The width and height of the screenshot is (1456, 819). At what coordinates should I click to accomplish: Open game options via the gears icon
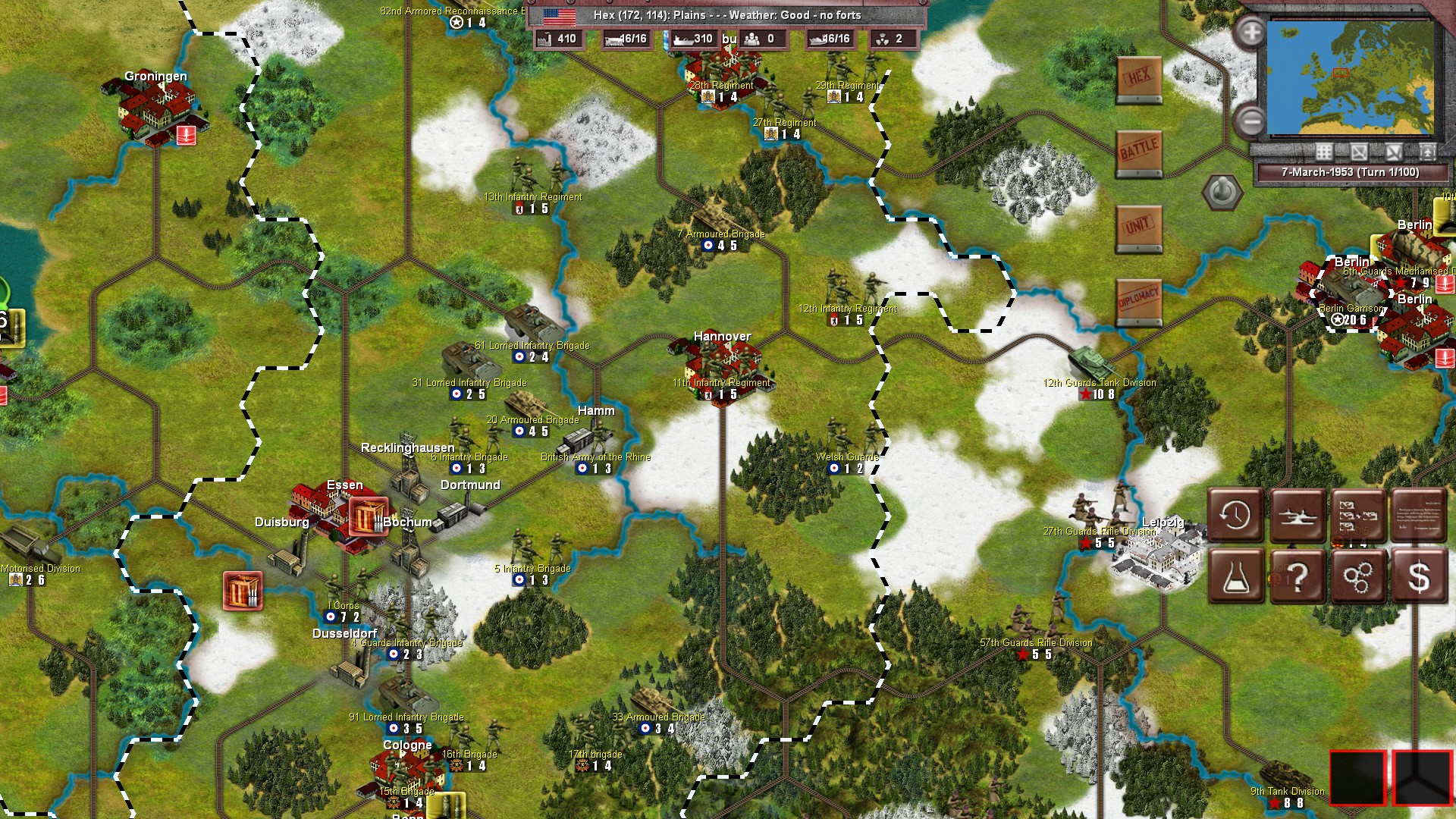(1357, 574)
